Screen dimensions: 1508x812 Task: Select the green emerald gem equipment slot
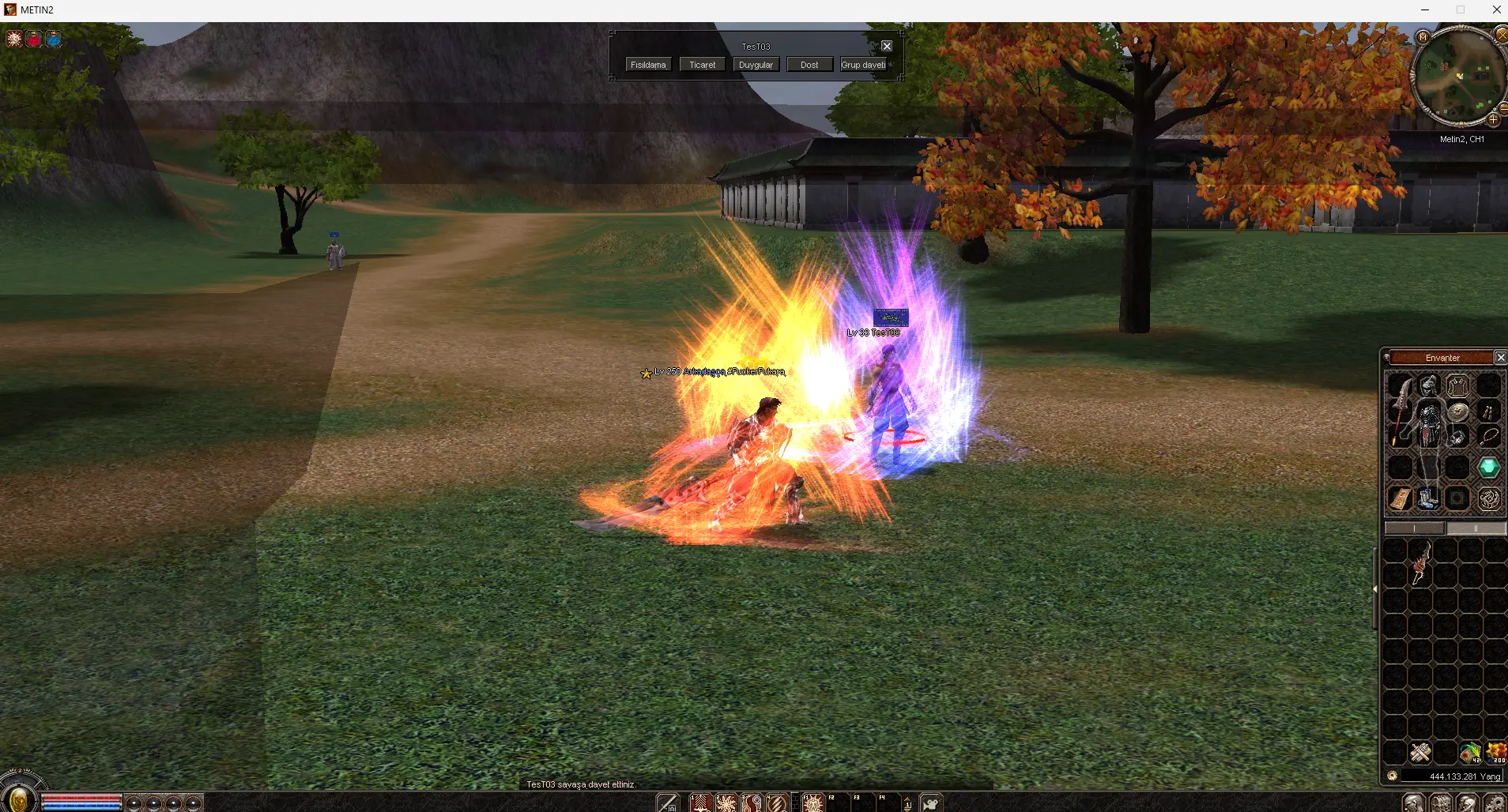click(x=1489, y=468)
